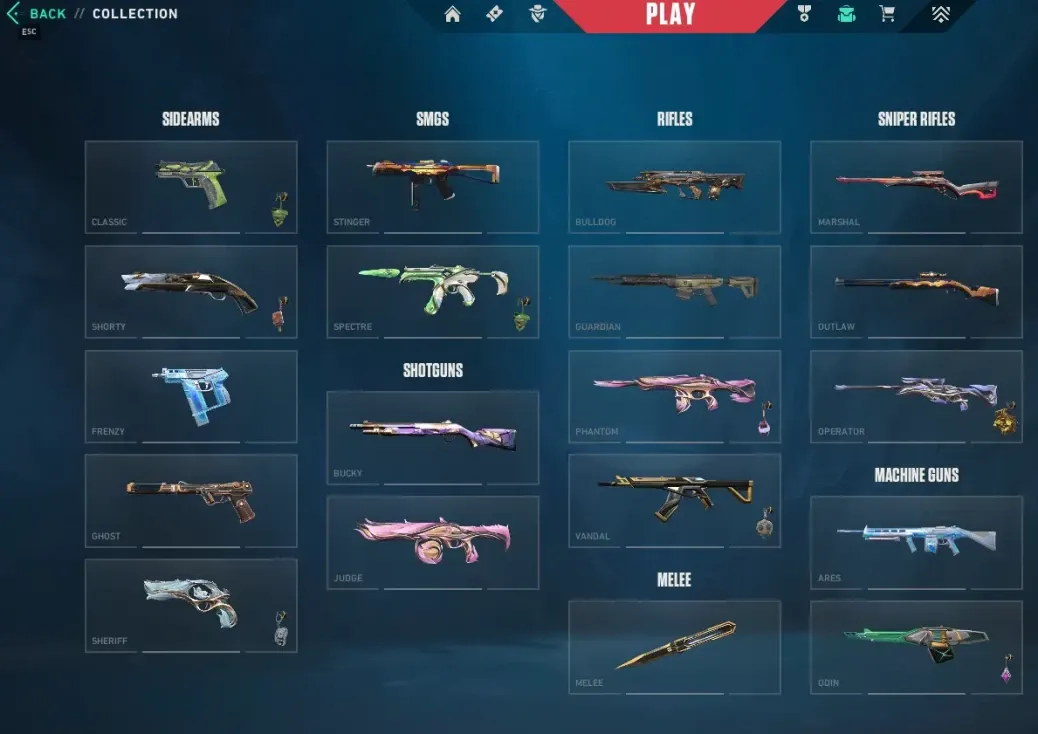Open the Frenzy skin slot
1038x734 pixels.
[190, 396]
